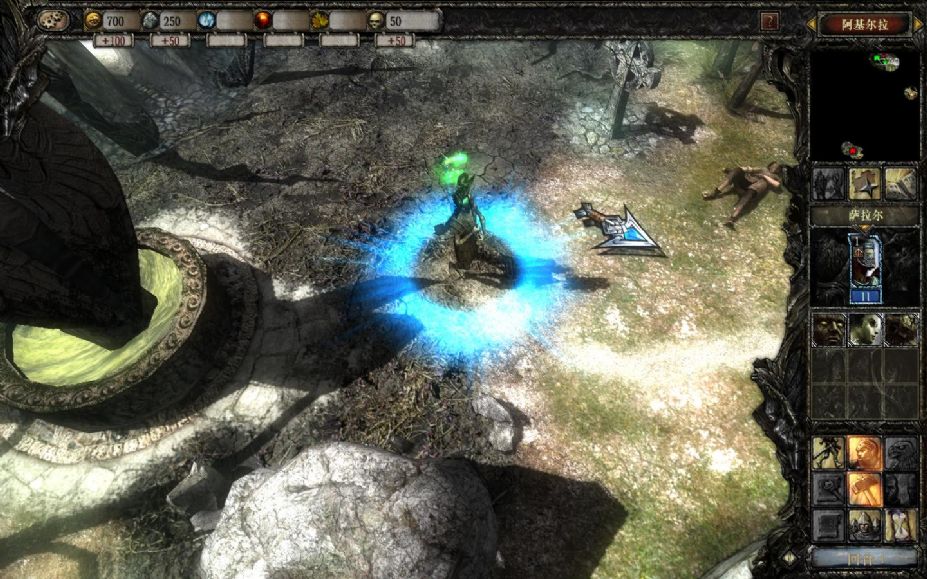Viewport: 927px width, 579px height.
Task: Select the four-pointed star icon below minimap
Action: pos(864,183)
